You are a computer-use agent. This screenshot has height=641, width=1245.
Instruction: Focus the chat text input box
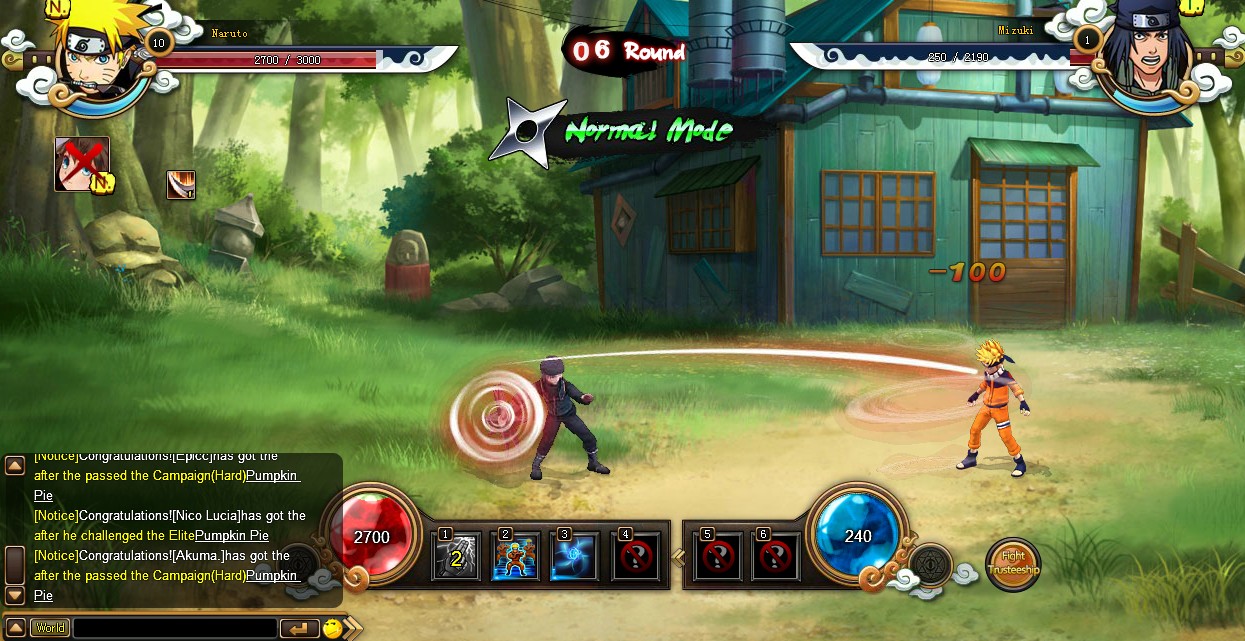tap(175, 628)
